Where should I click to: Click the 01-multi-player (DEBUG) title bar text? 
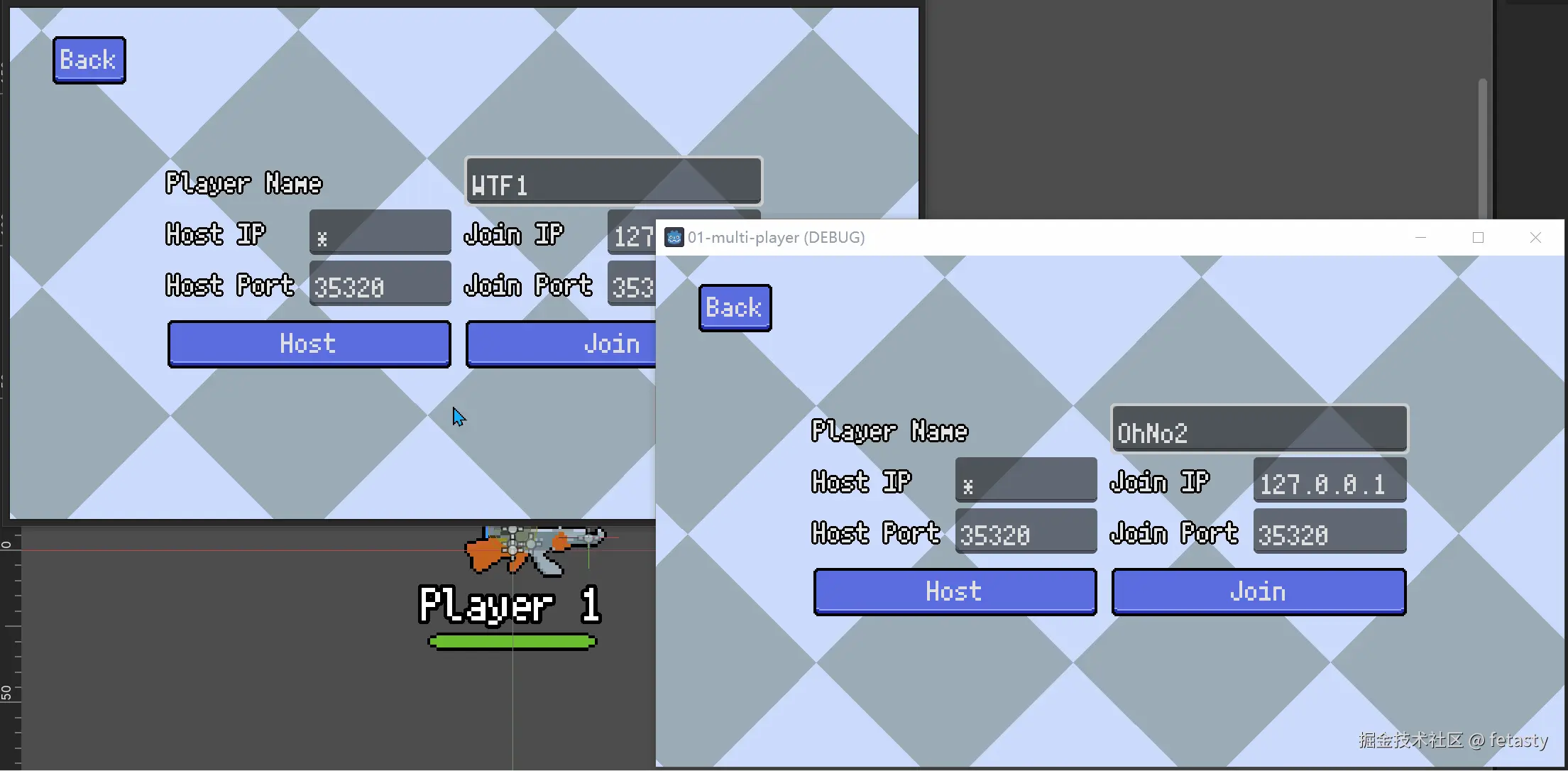[x=777, y=237]
